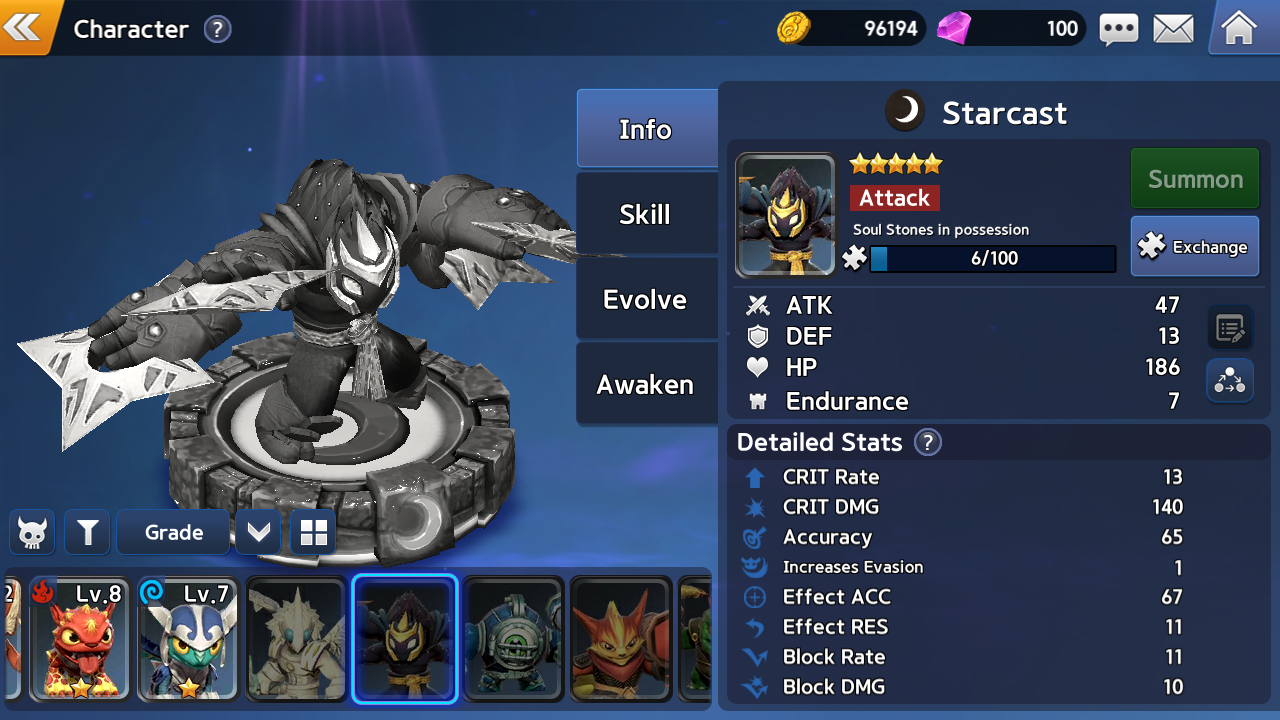
Task: Open the Awaken tab
Action: (646, 384)
